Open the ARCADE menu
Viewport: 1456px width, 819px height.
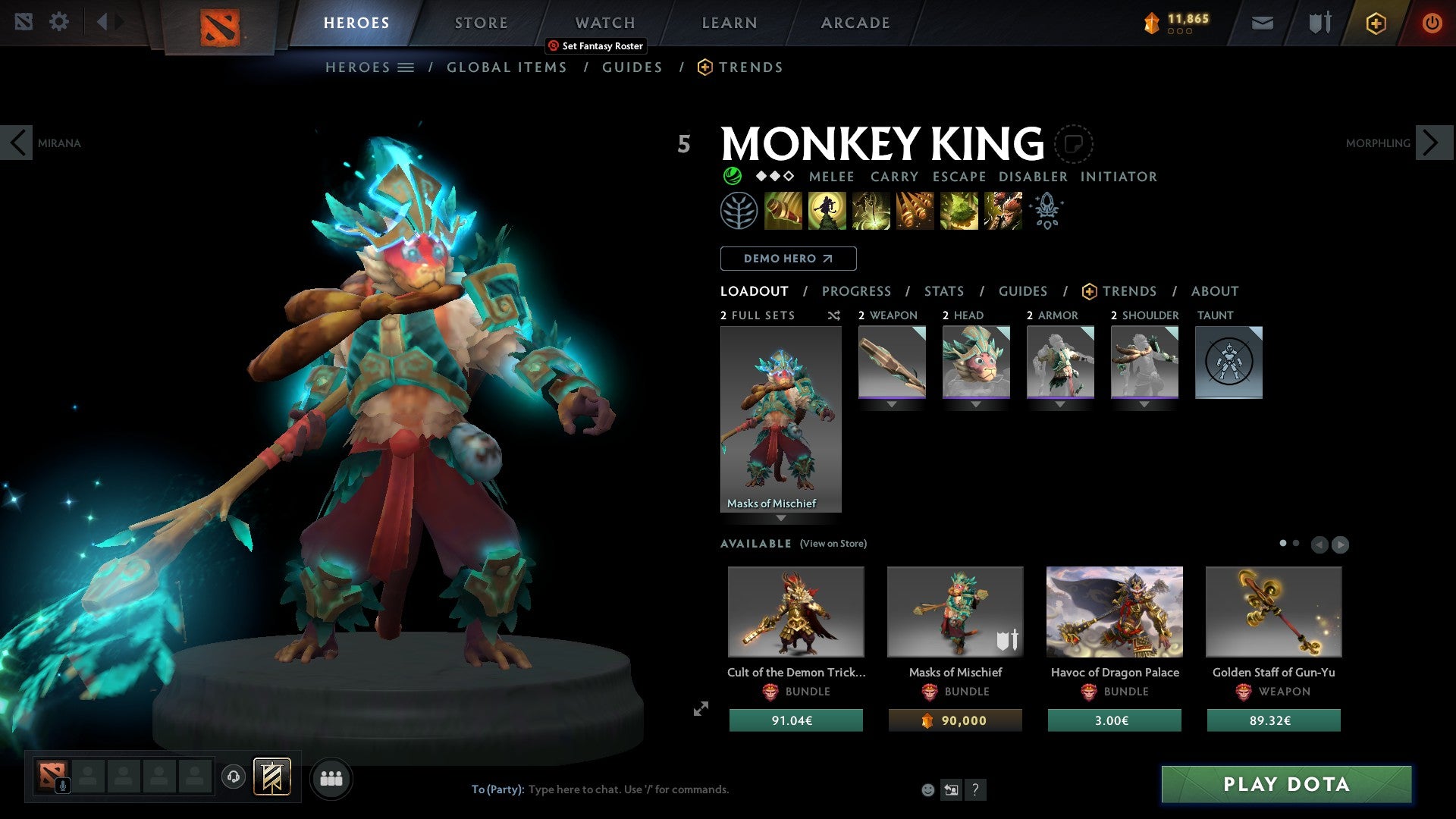(x=855, y=23)
